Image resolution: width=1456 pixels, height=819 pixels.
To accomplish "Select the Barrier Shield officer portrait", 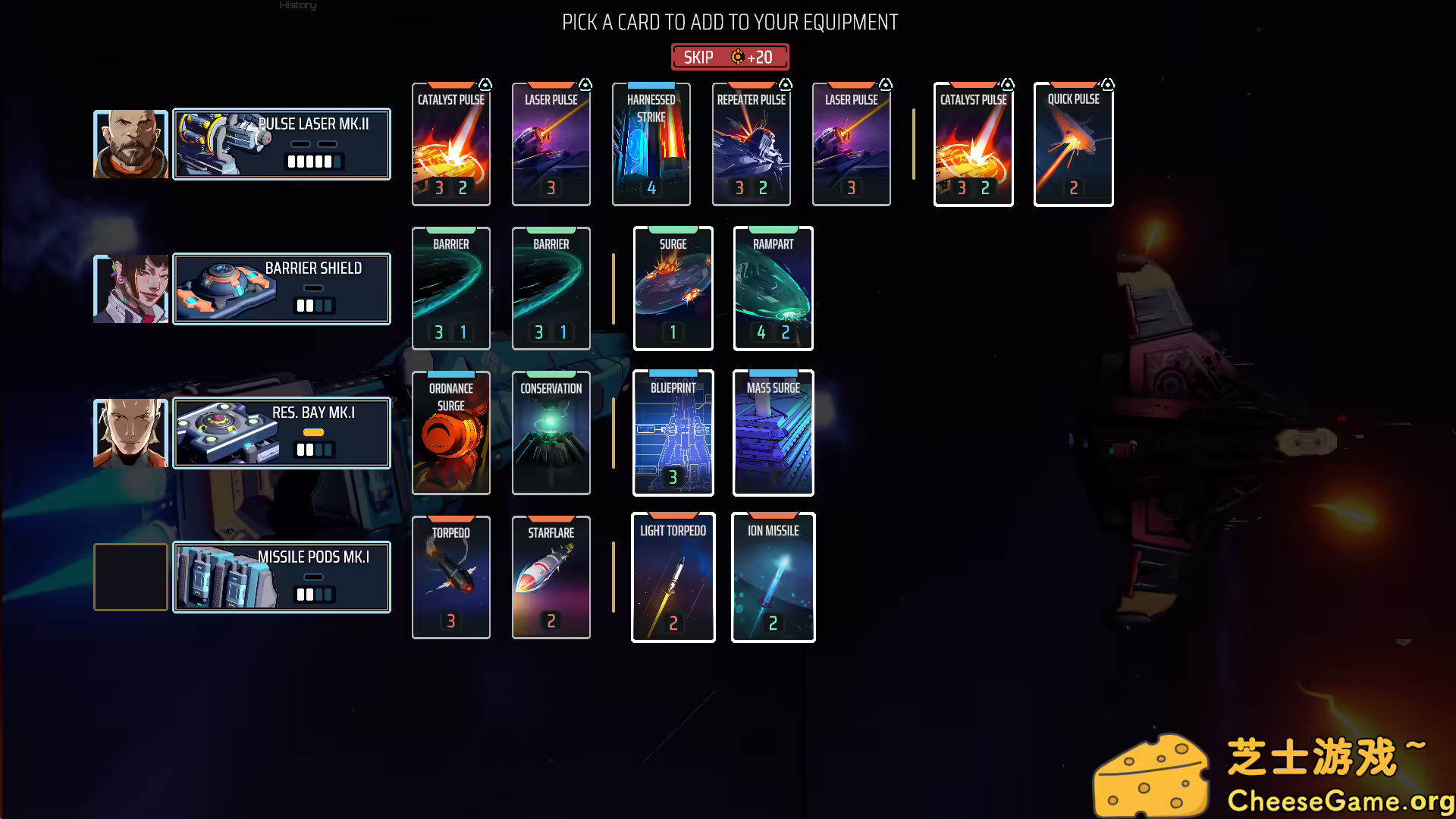I will (130, 288).
